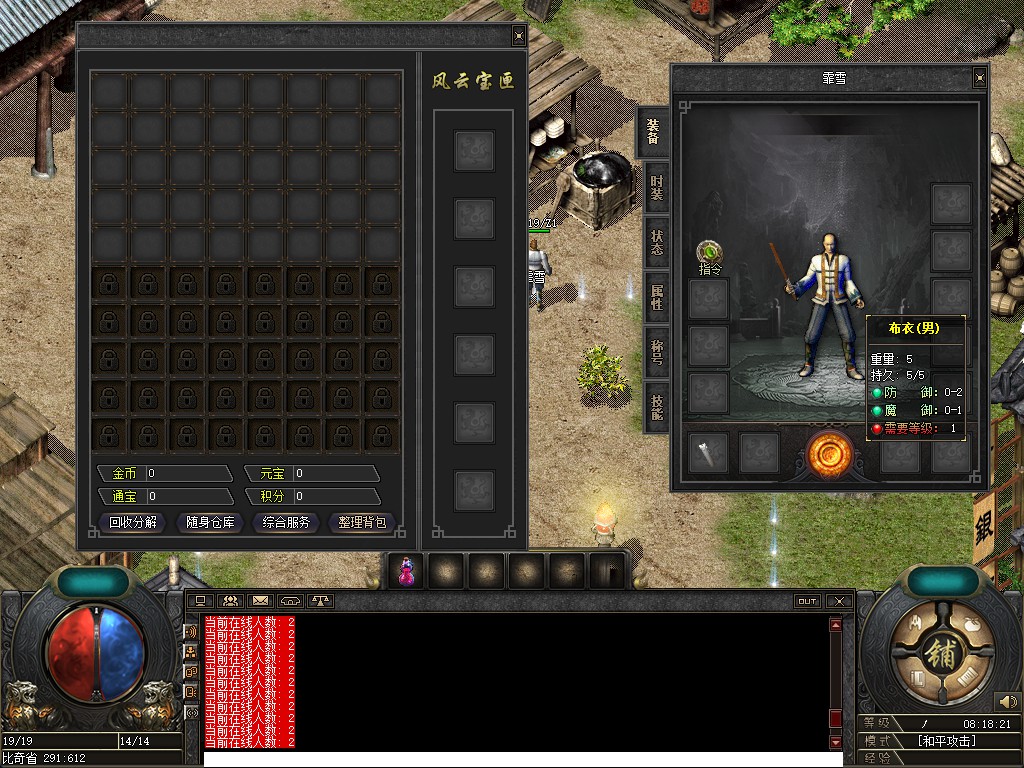The image size is (1024, 768).
Task: Click the 指令 command icon
Action: tap(710, 252)
